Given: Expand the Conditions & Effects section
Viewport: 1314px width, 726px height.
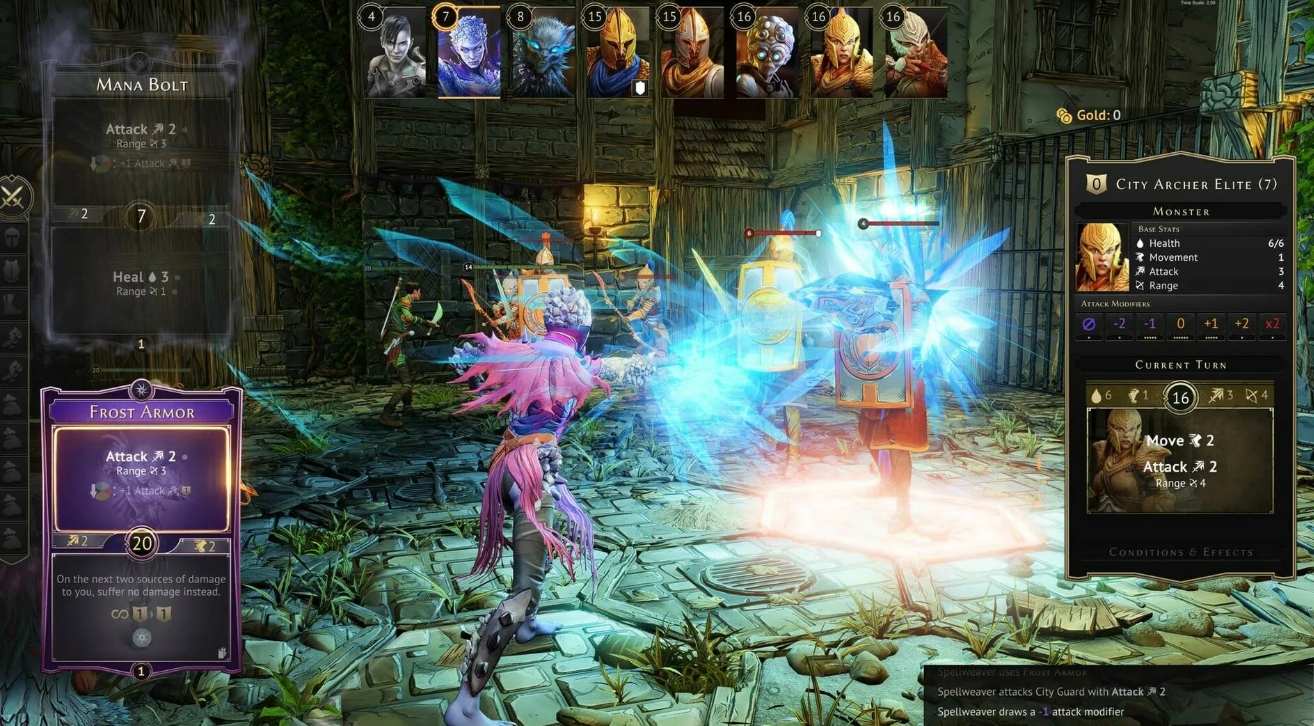Looking at the screenshot, I should [x=1180, y=552].
